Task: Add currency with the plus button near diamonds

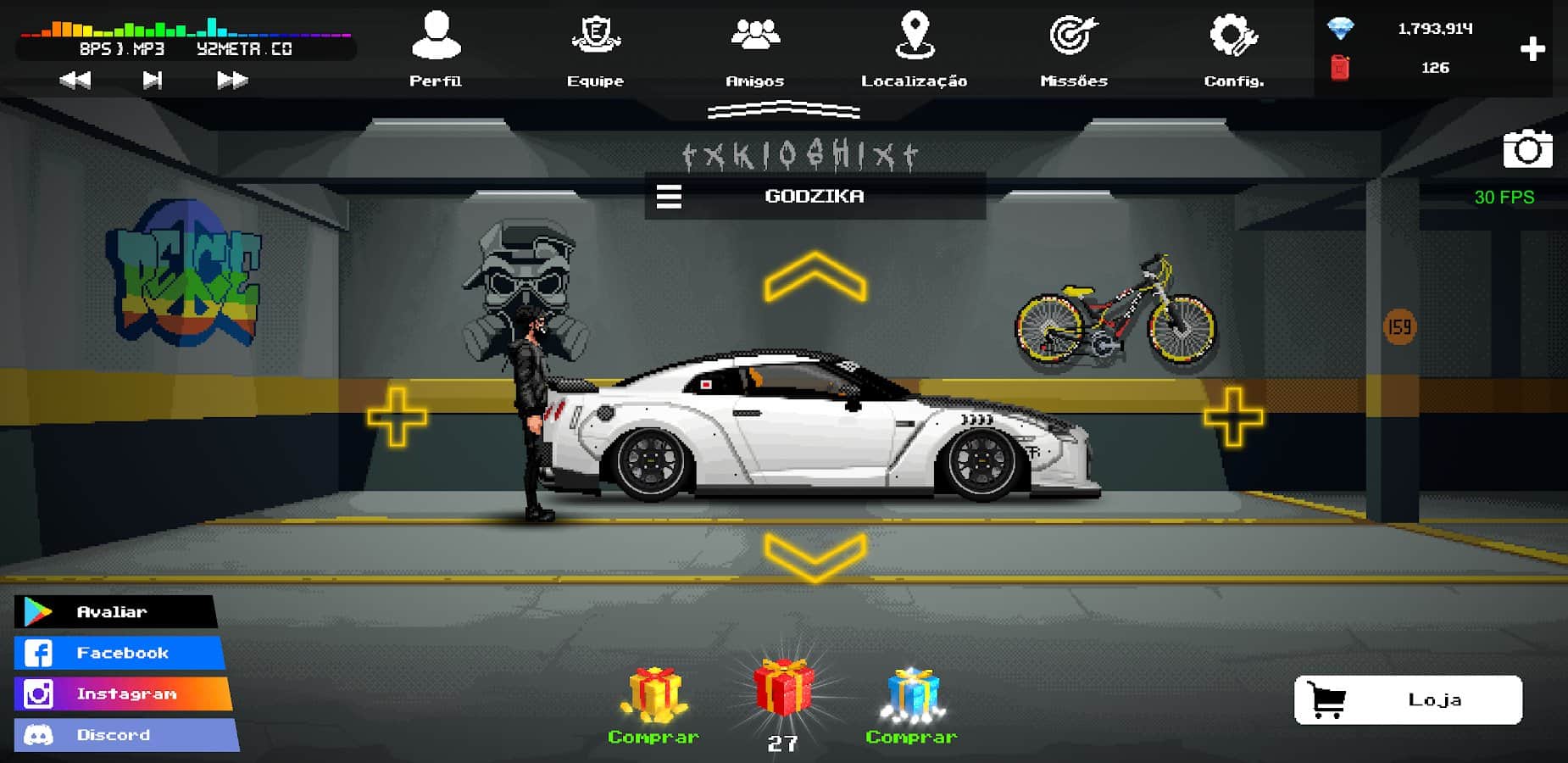Action: [x=1532, y=49]
